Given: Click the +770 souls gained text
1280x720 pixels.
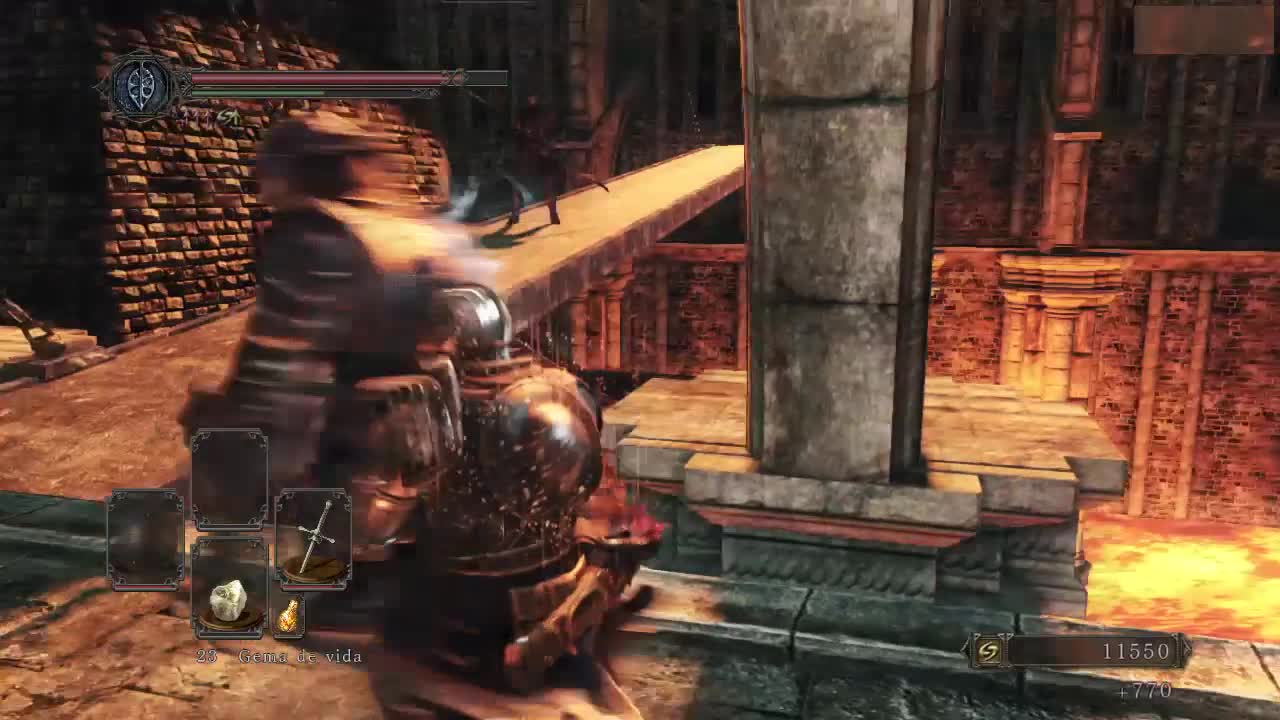Looking at the screenshot, I should [1145, 690].
